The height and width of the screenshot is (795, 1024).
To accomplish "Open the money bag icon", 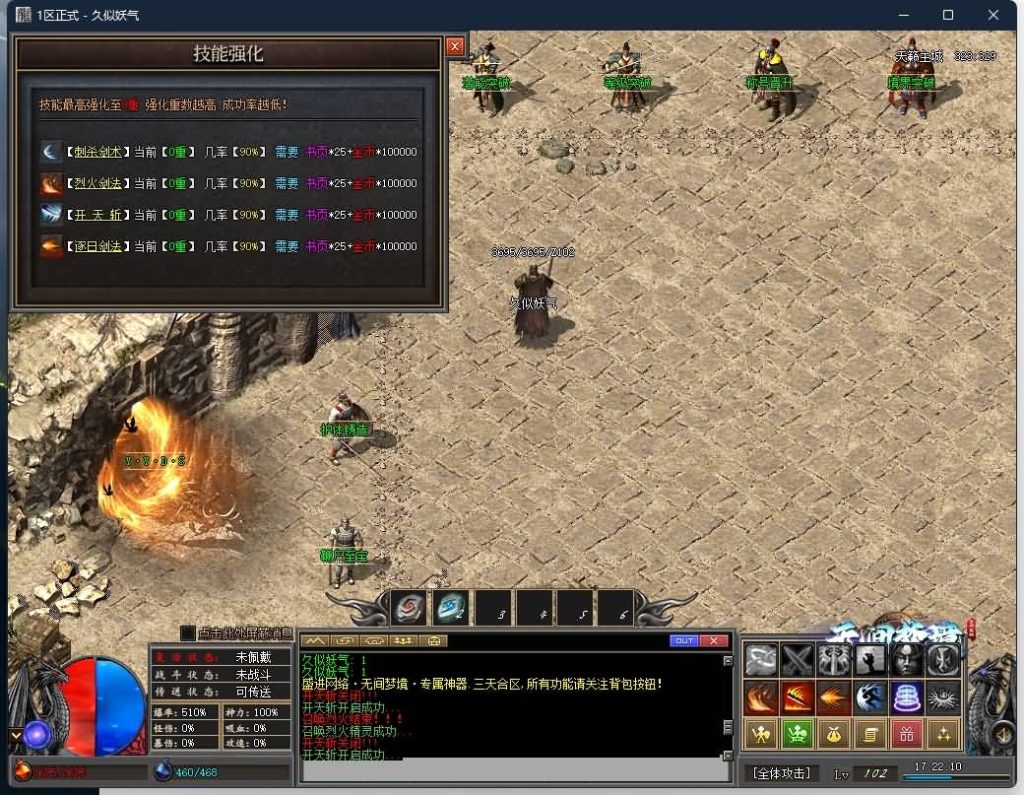I will coord(833,735).
